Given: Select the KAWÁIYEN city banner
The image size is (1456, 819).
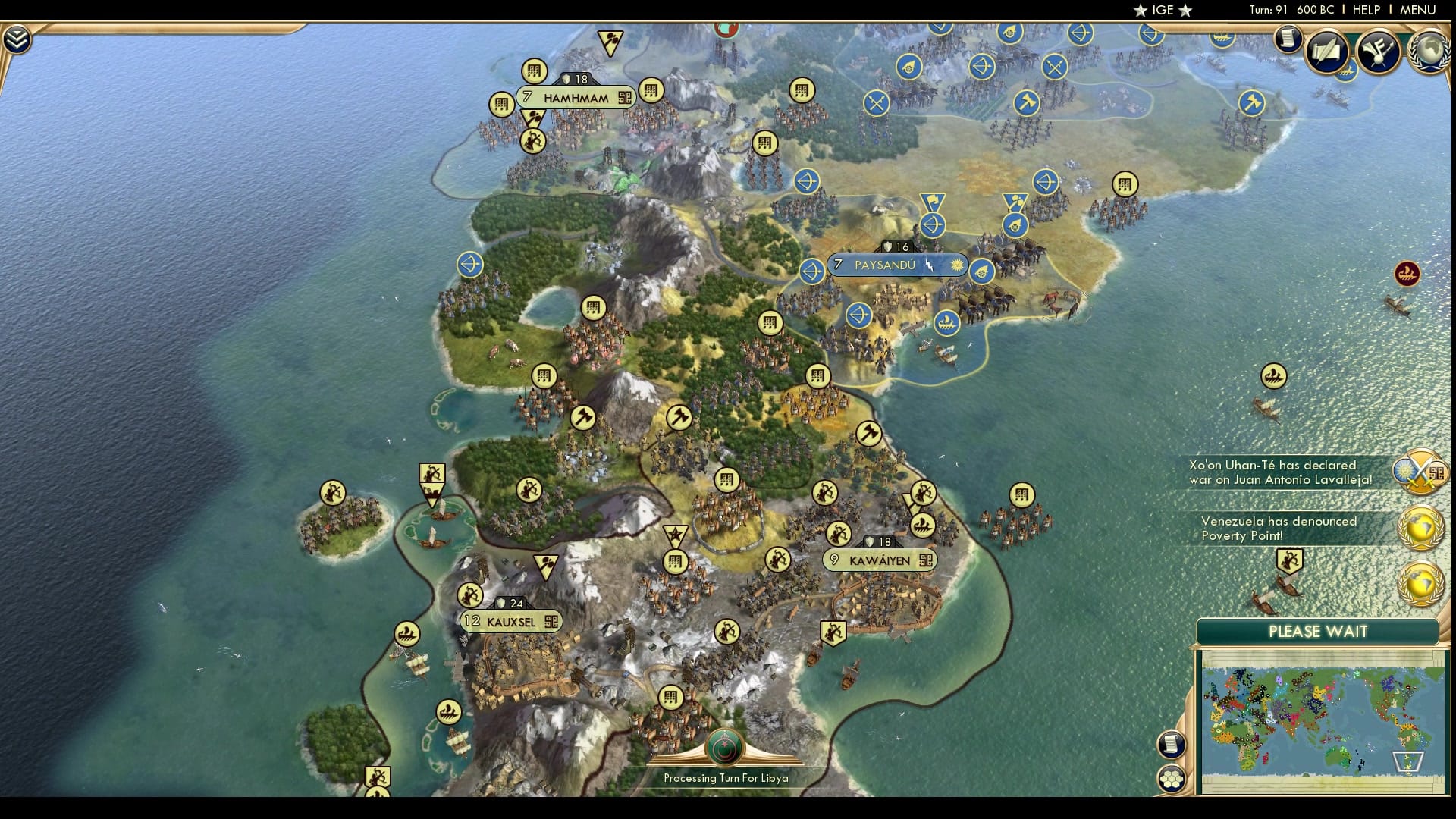Looking at the screenshot, I should [x=880, y=560].
